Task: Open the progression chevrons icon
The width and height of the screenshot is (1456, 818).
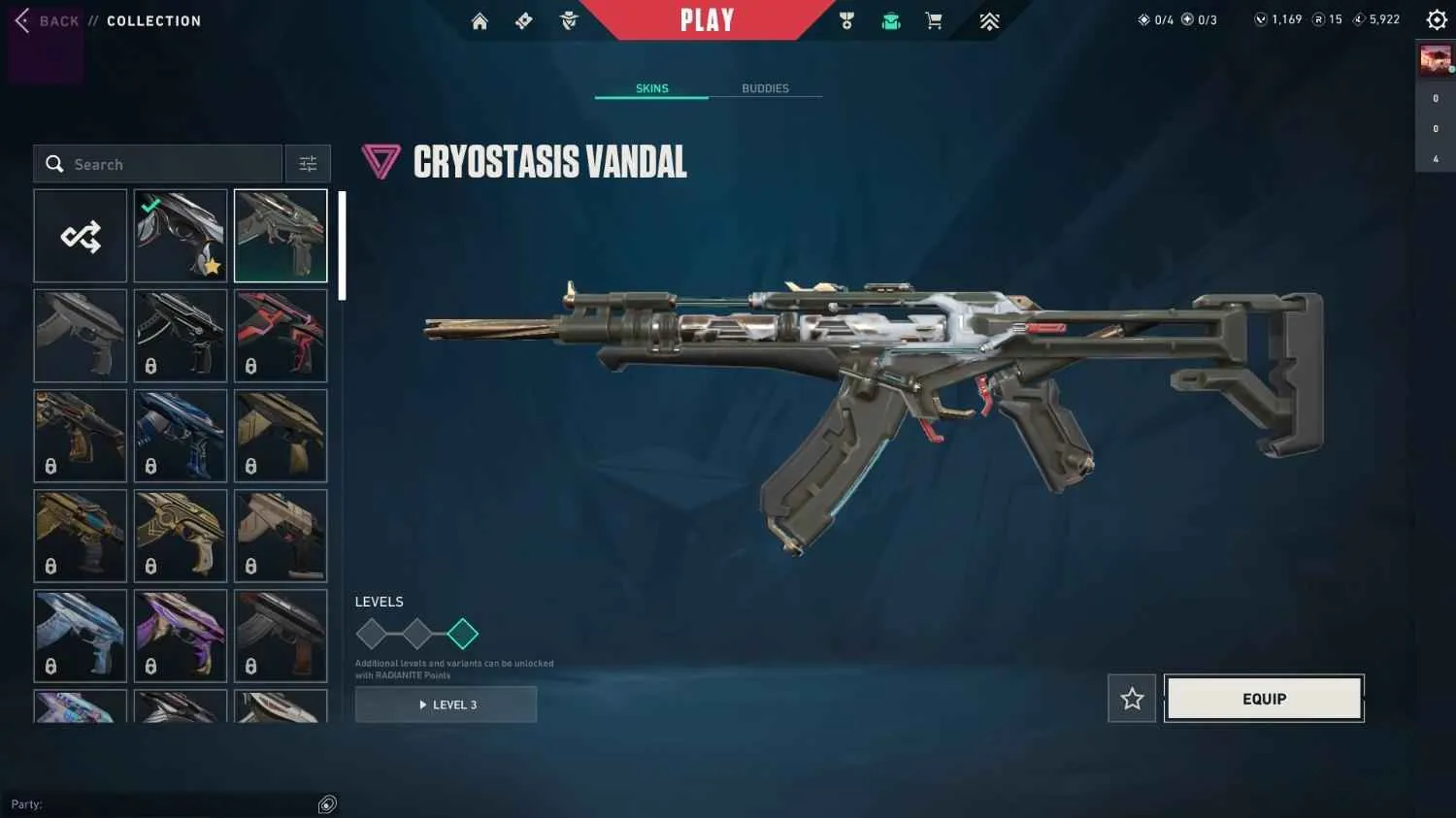Action: click(x=989, y=19)
